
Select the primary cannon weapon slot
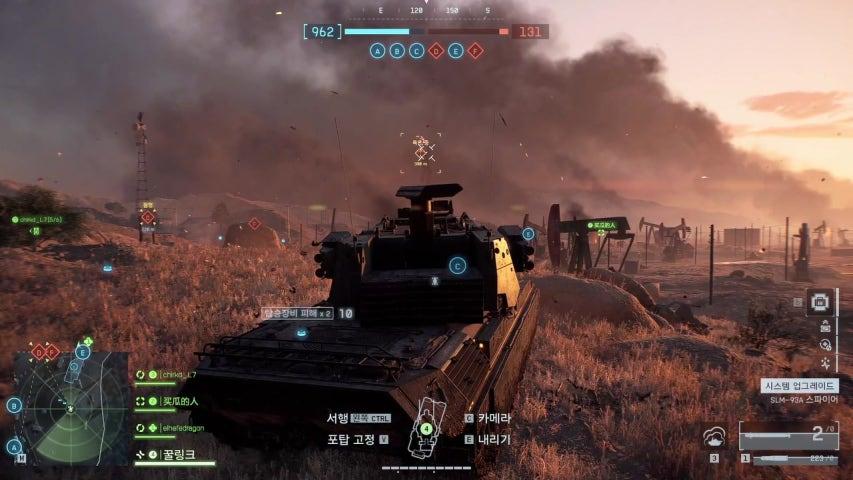pyautogui.click(x=788, y=435)
